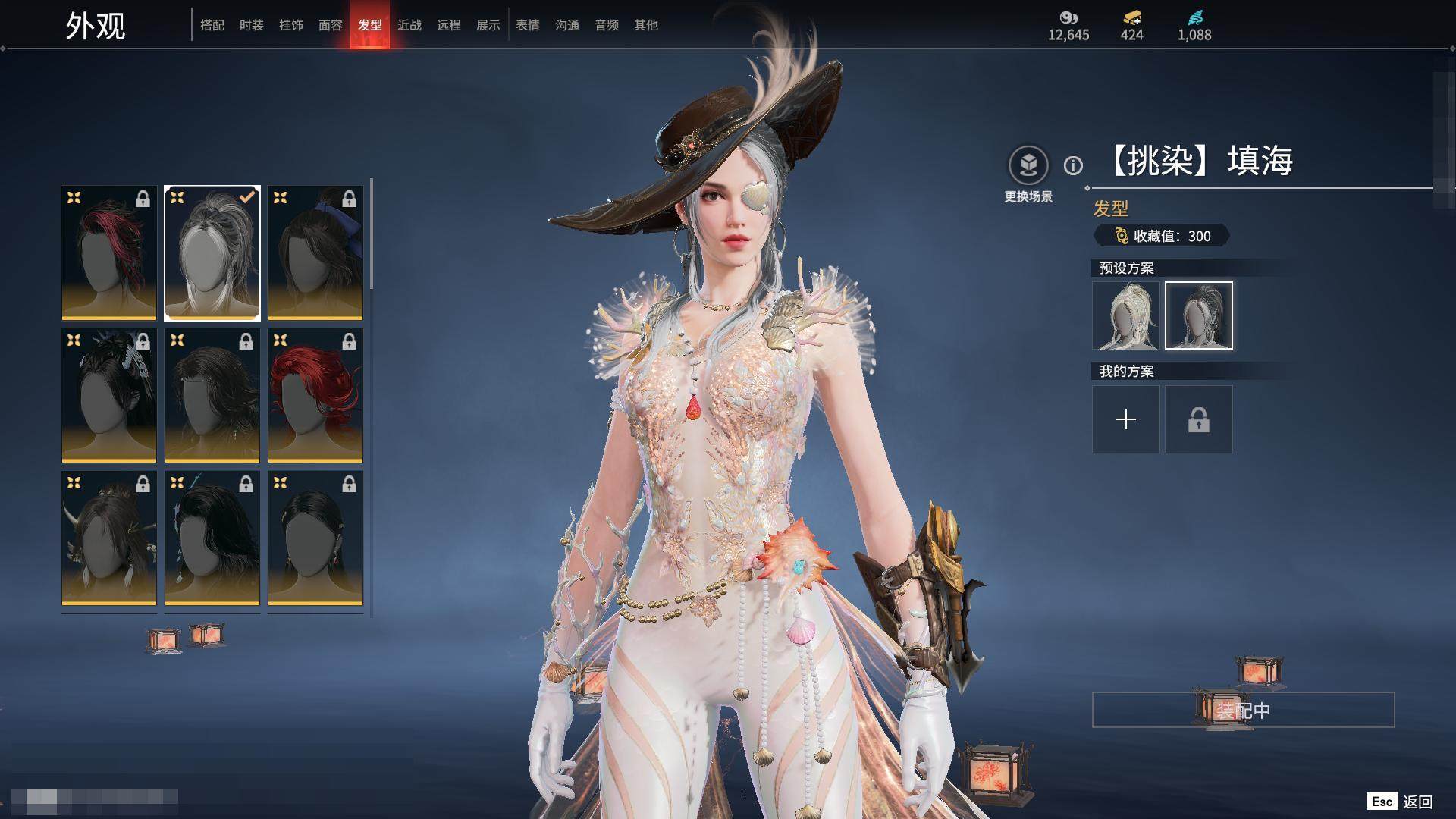The height and width of the screenshot is (819, 1456).
Task: Click the 装配中 equip button
Action: [x=1243, y=710]
